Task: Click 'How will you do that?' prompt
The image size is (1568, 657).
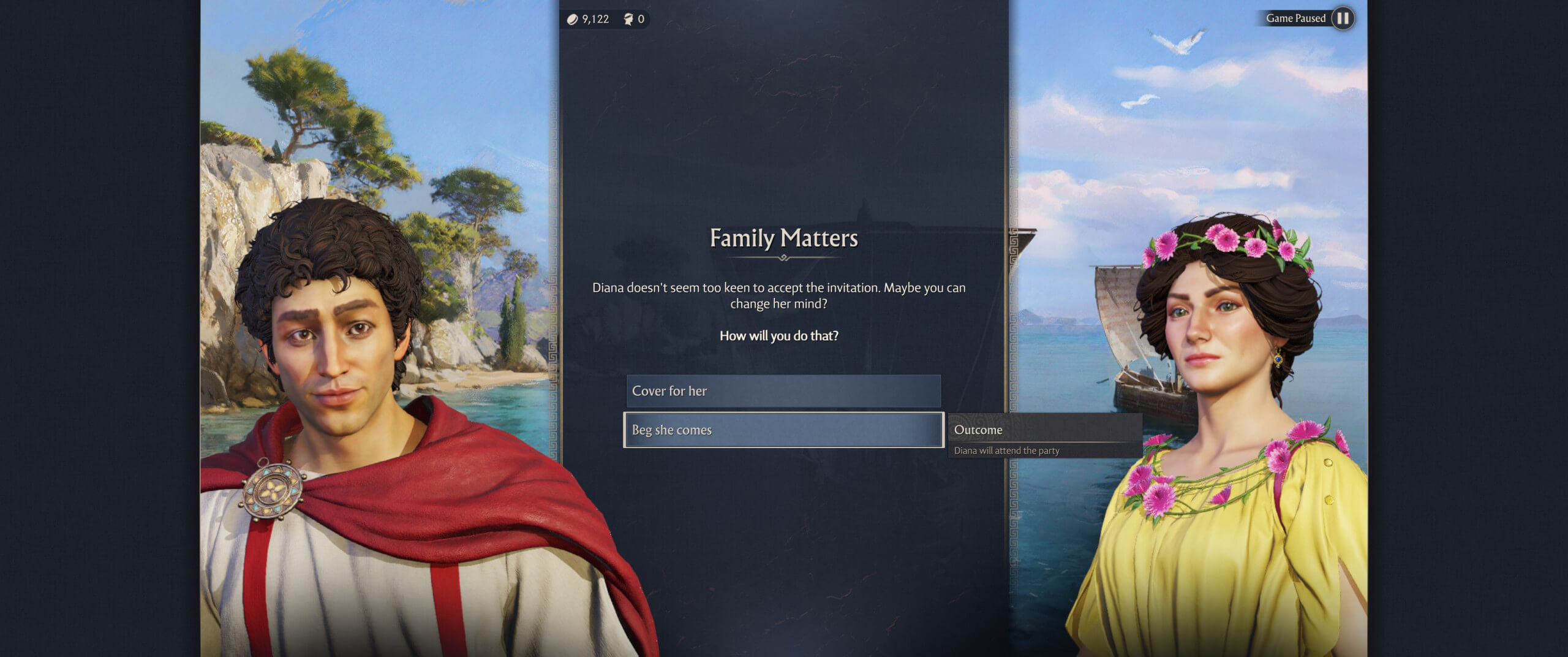Action: (778, 335)
